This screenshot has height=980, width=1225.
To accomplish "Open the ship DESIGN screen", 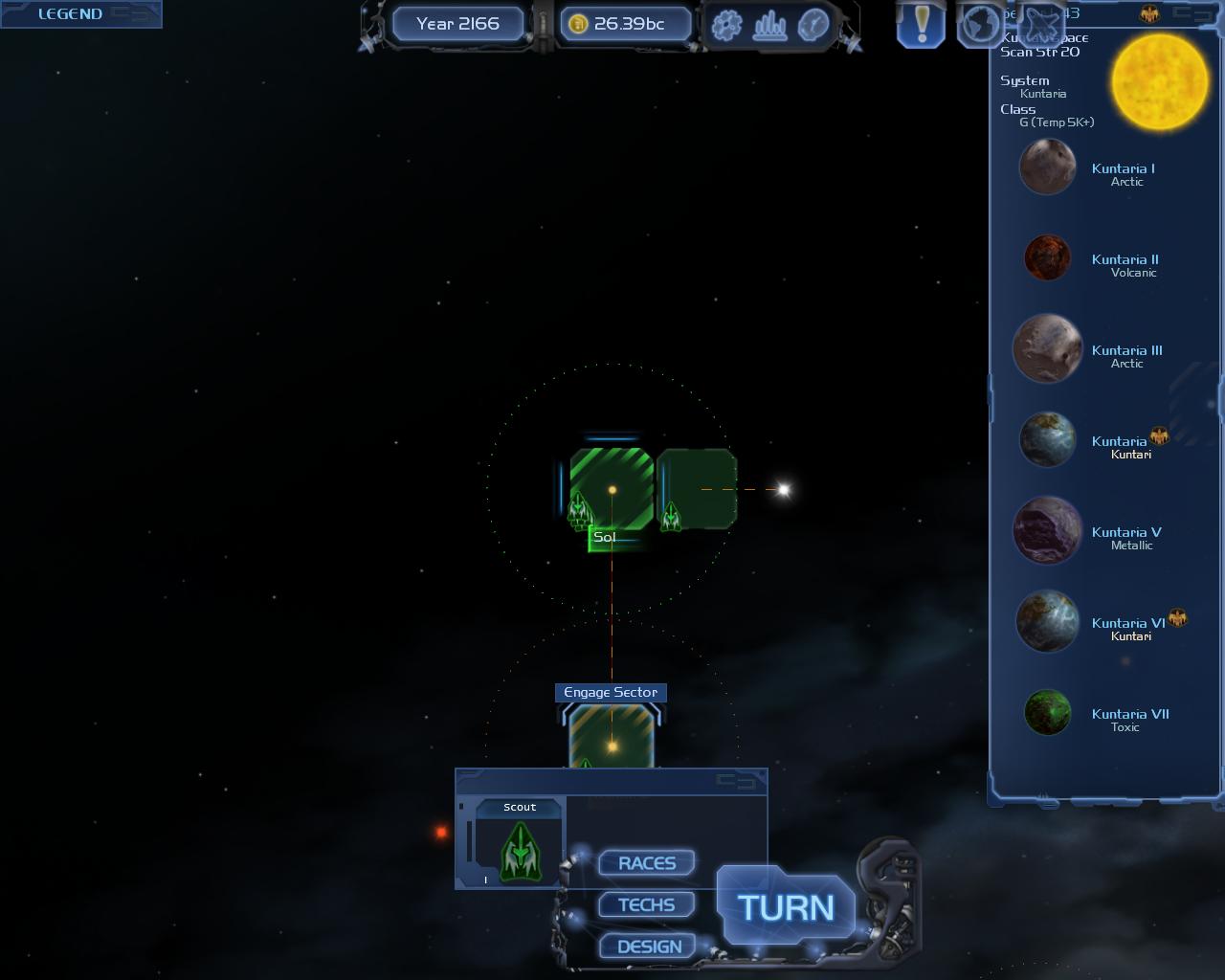I will pyautogui.click(x=649, y=947).
